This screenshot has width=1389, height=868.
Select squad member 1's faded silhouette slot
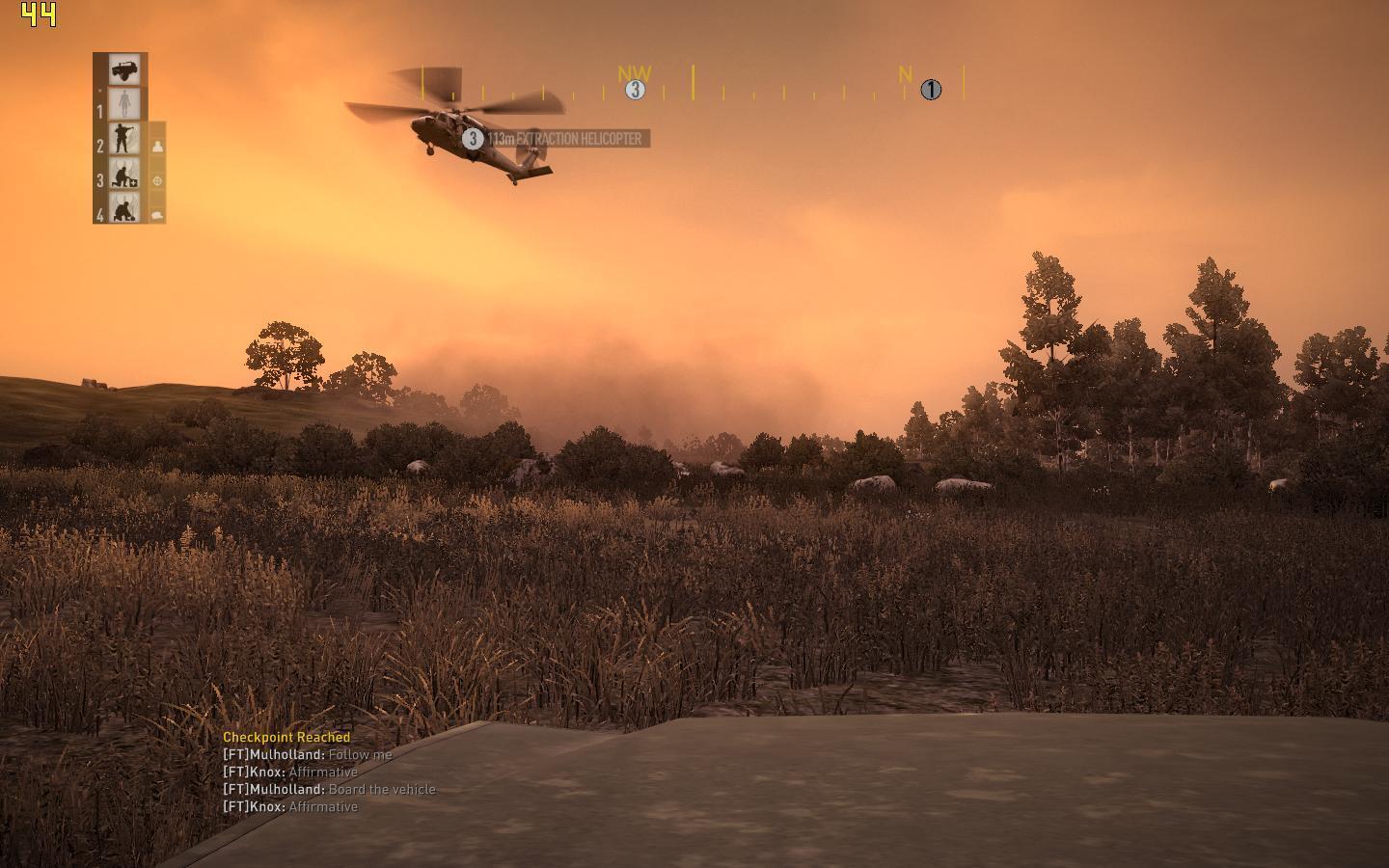click(124, 104)
